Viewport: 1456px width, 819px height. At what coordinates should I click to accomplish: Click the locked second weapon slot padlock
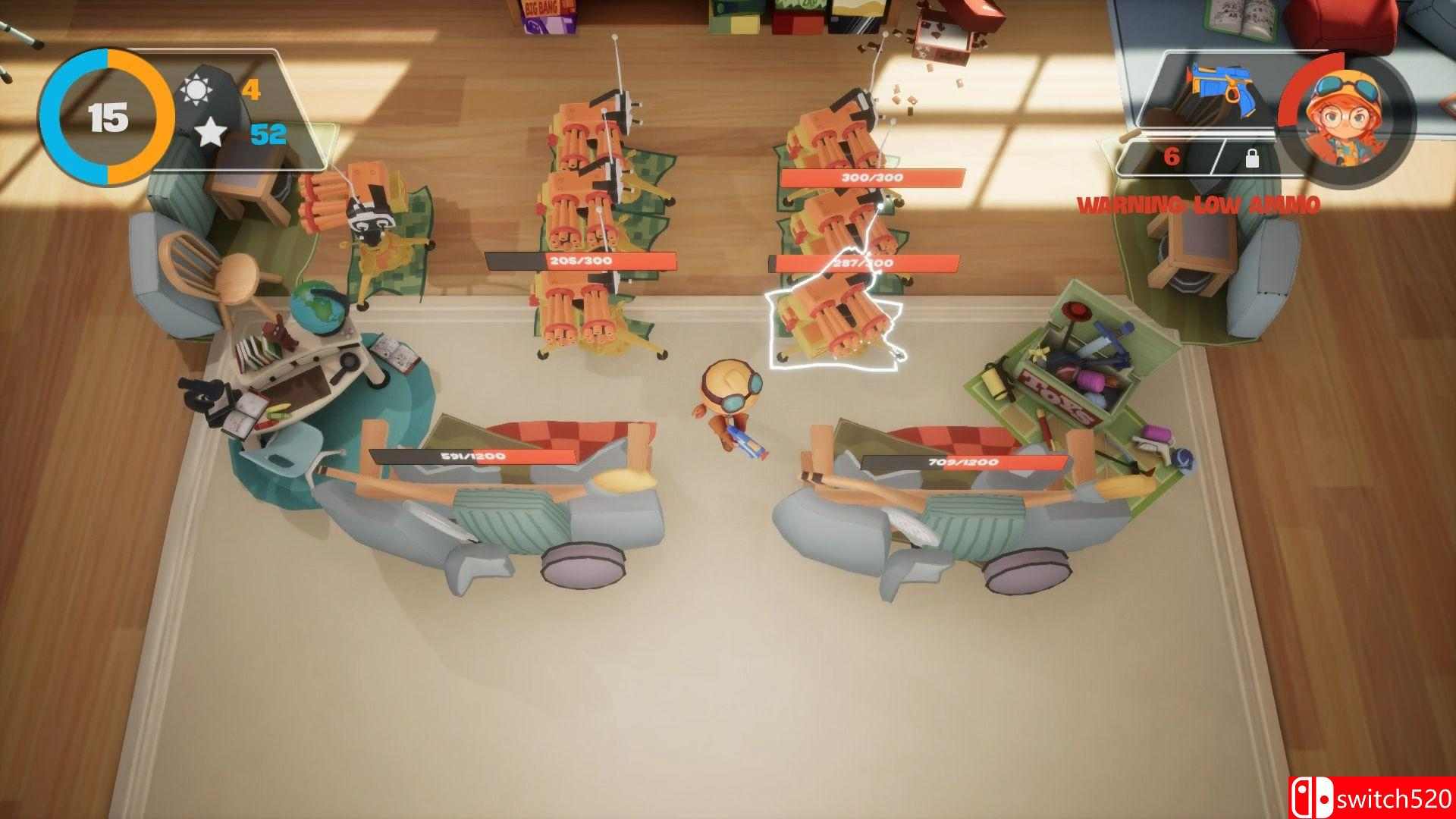point(1252,160)
